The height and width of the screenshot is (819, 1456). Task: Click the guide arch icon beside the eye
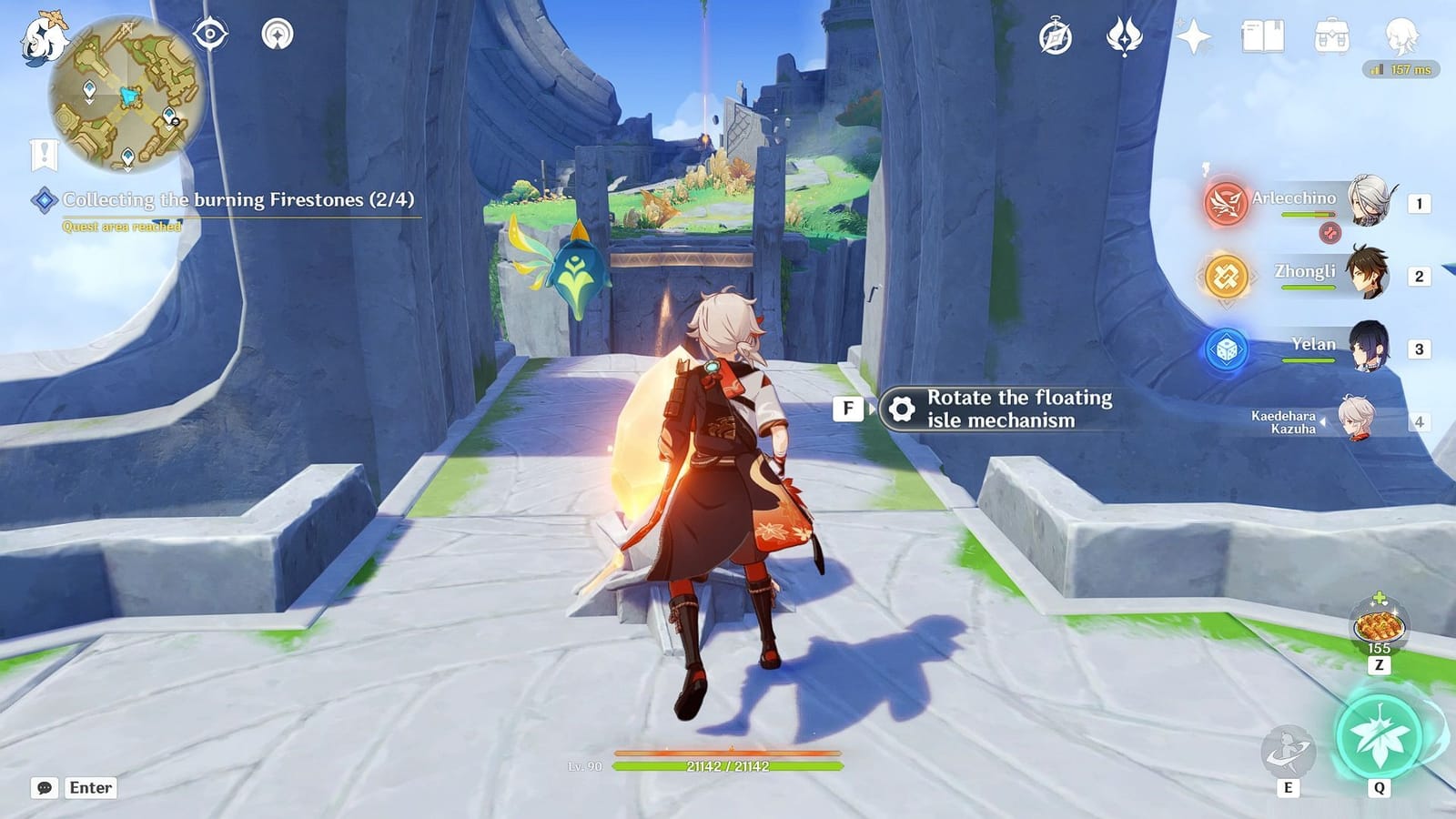(x=280, y=35)
